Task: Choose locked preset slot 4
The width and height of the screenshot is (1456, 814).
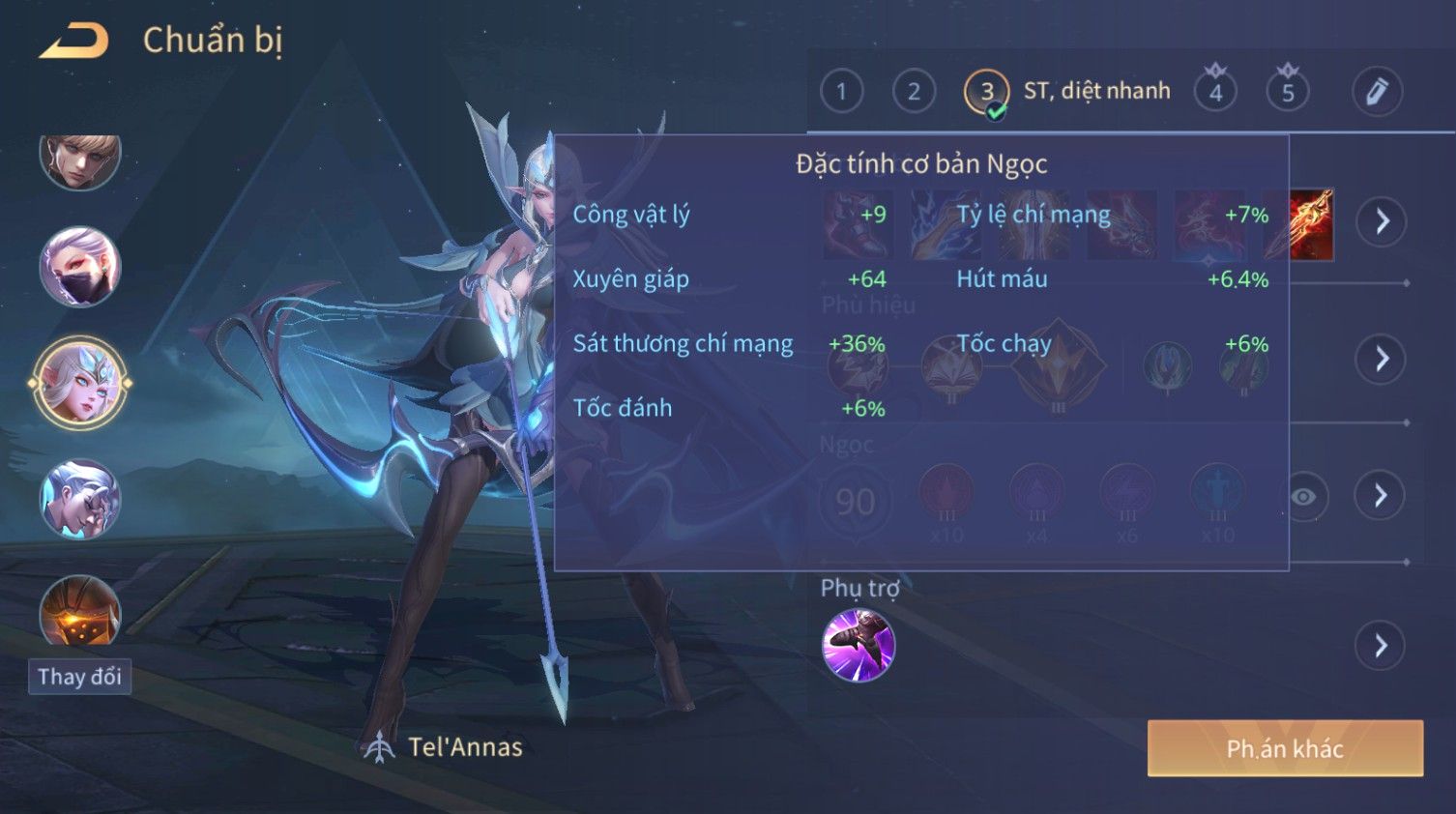Action: point(1215,92)
